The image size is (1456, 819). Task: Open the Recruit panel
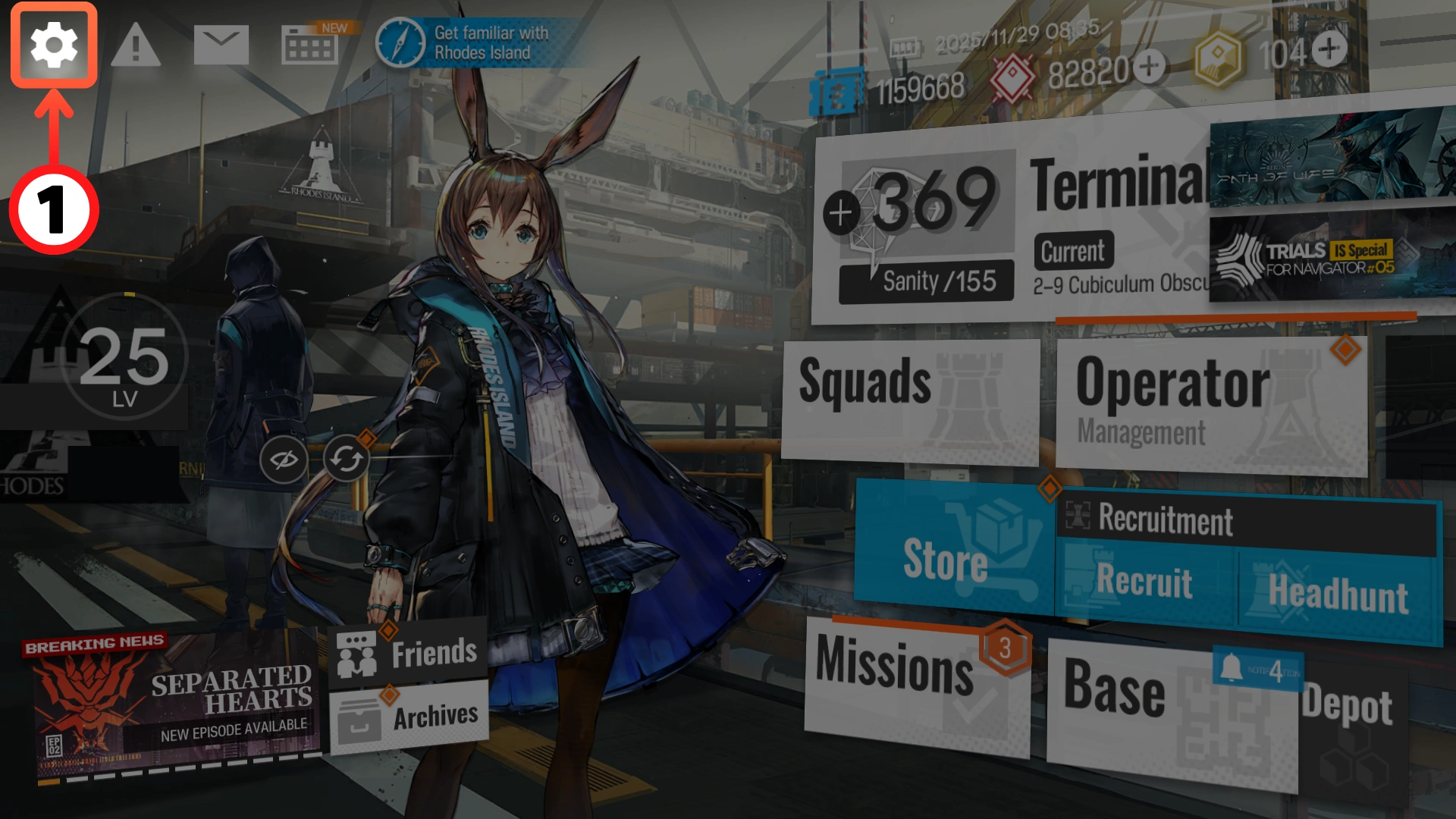[x=1145, y=582]
